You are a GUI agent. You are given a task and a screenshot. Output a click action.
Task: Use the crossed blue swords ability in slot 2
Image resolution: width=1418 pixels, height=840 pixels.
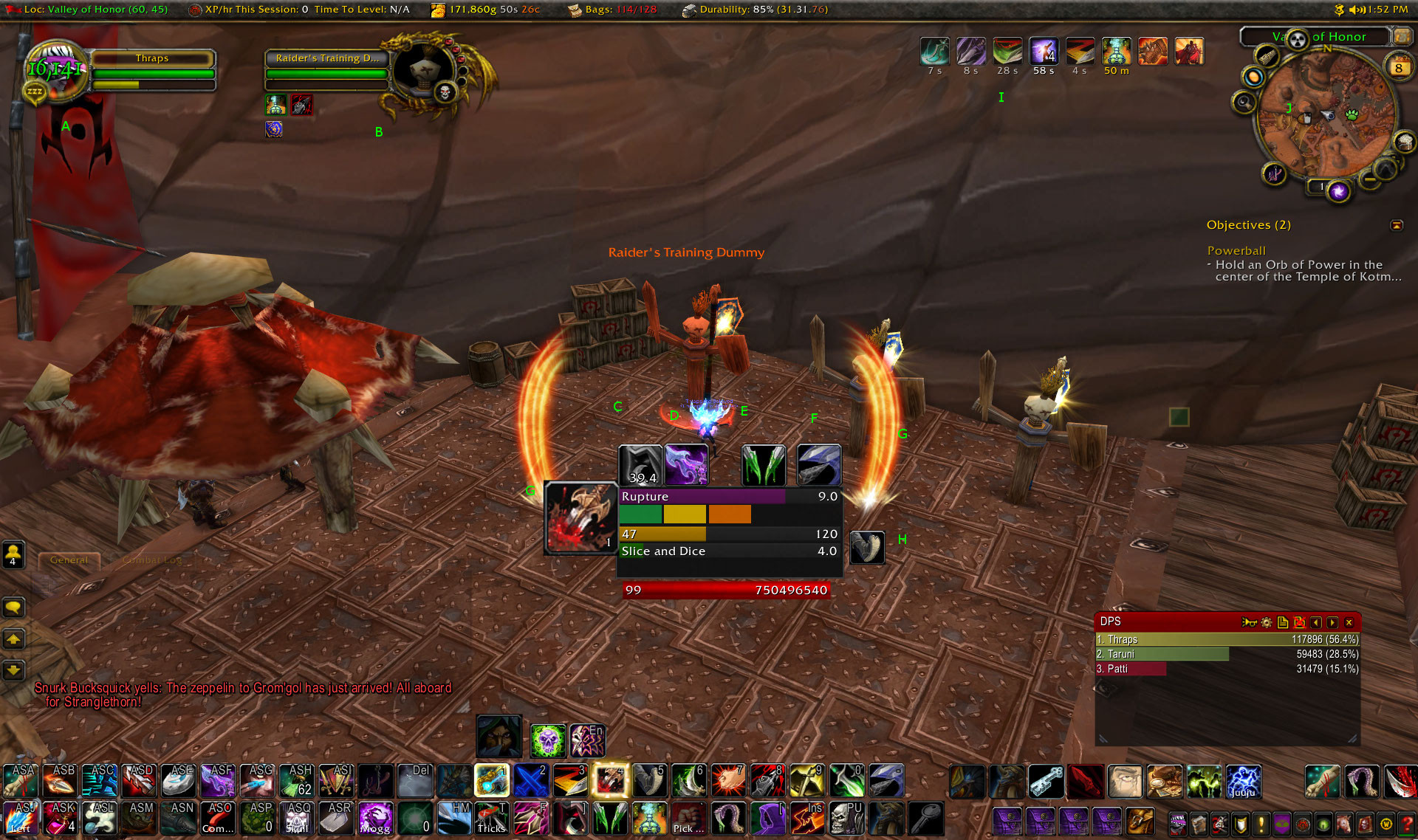[531, 781]
